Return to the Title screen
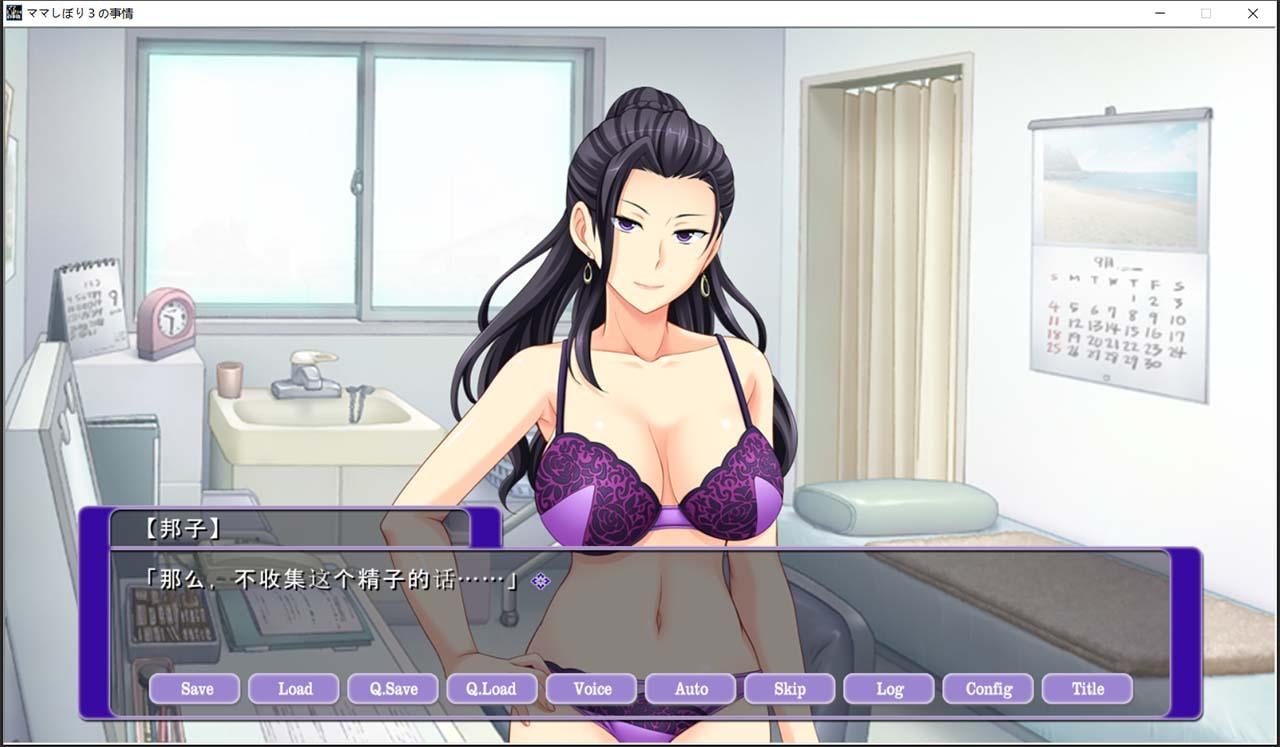 pos(1087,689)
